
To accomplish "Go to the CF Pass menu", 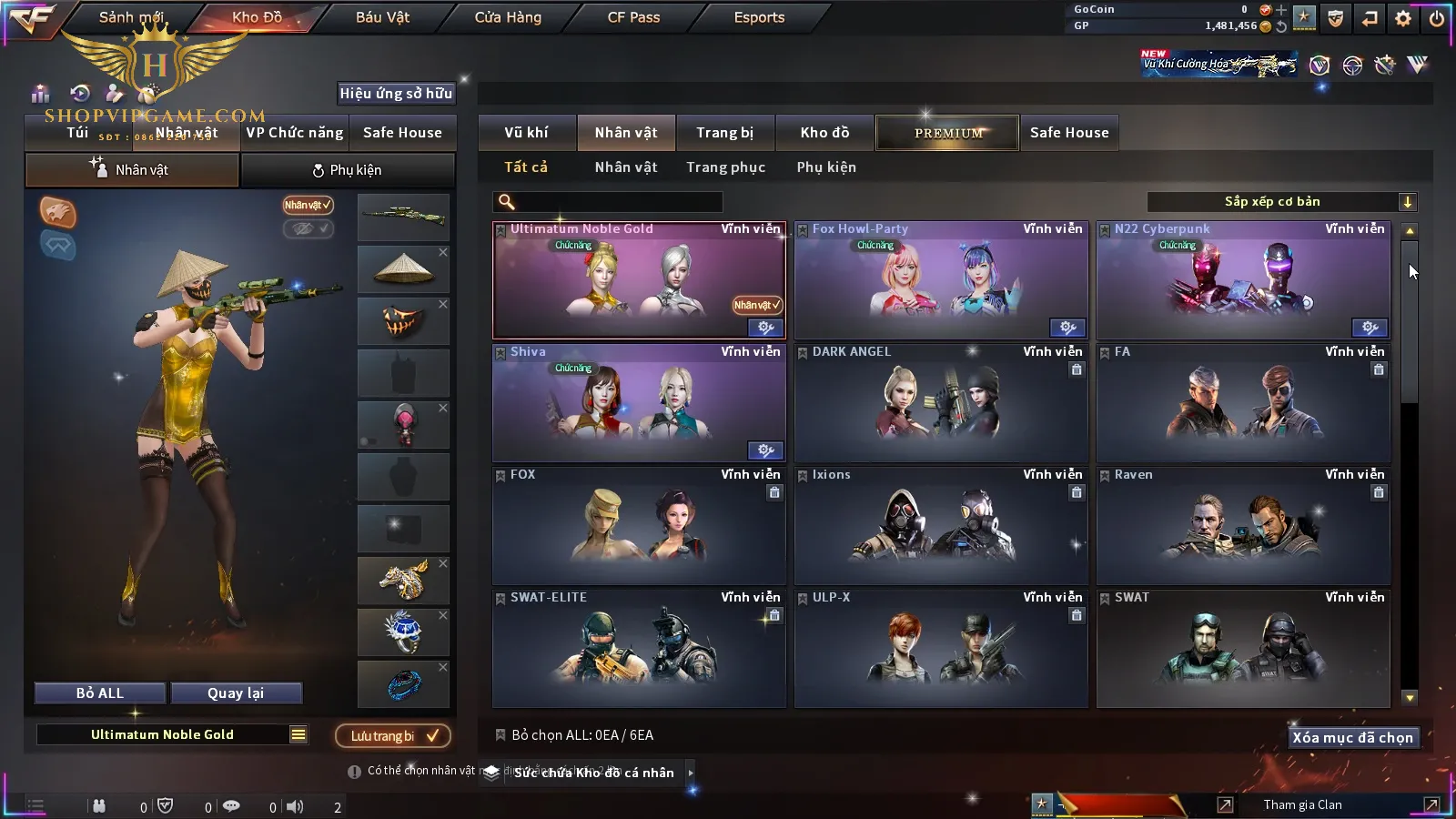I will [633, 17].
